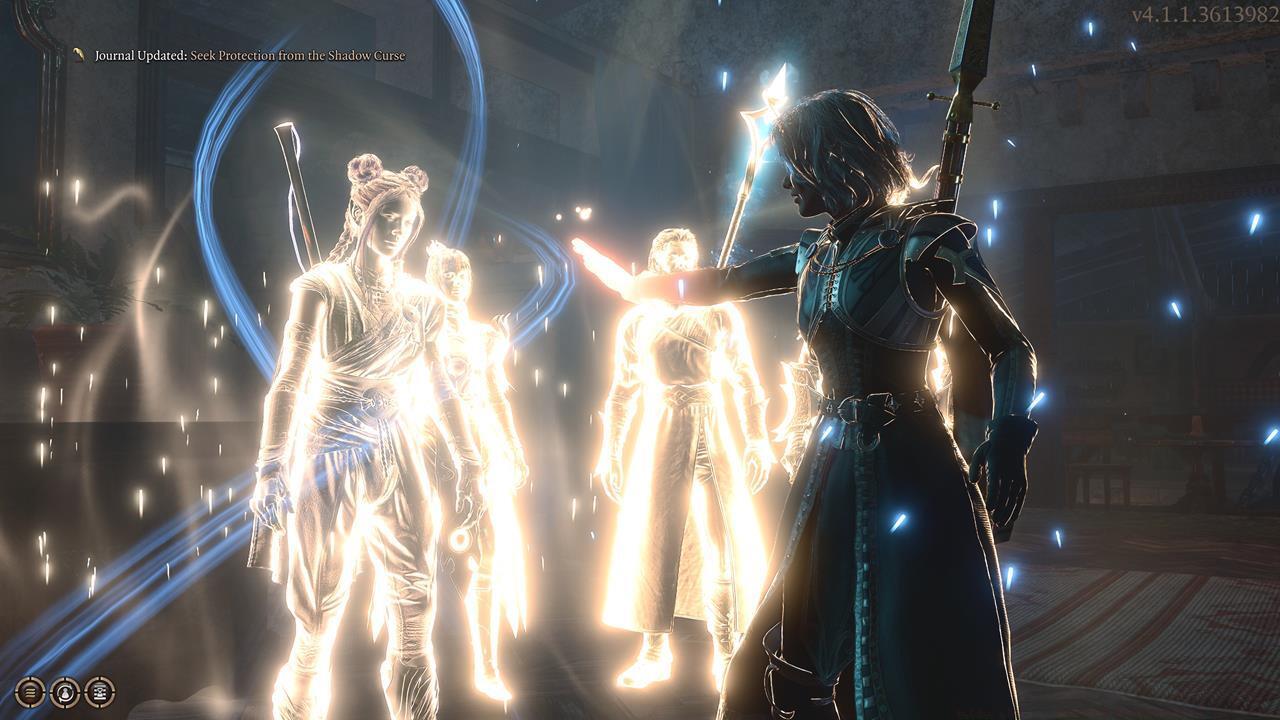Click the character swap circular icon
The width and height of the screenshot is (1280, 720).
(65, 691)
